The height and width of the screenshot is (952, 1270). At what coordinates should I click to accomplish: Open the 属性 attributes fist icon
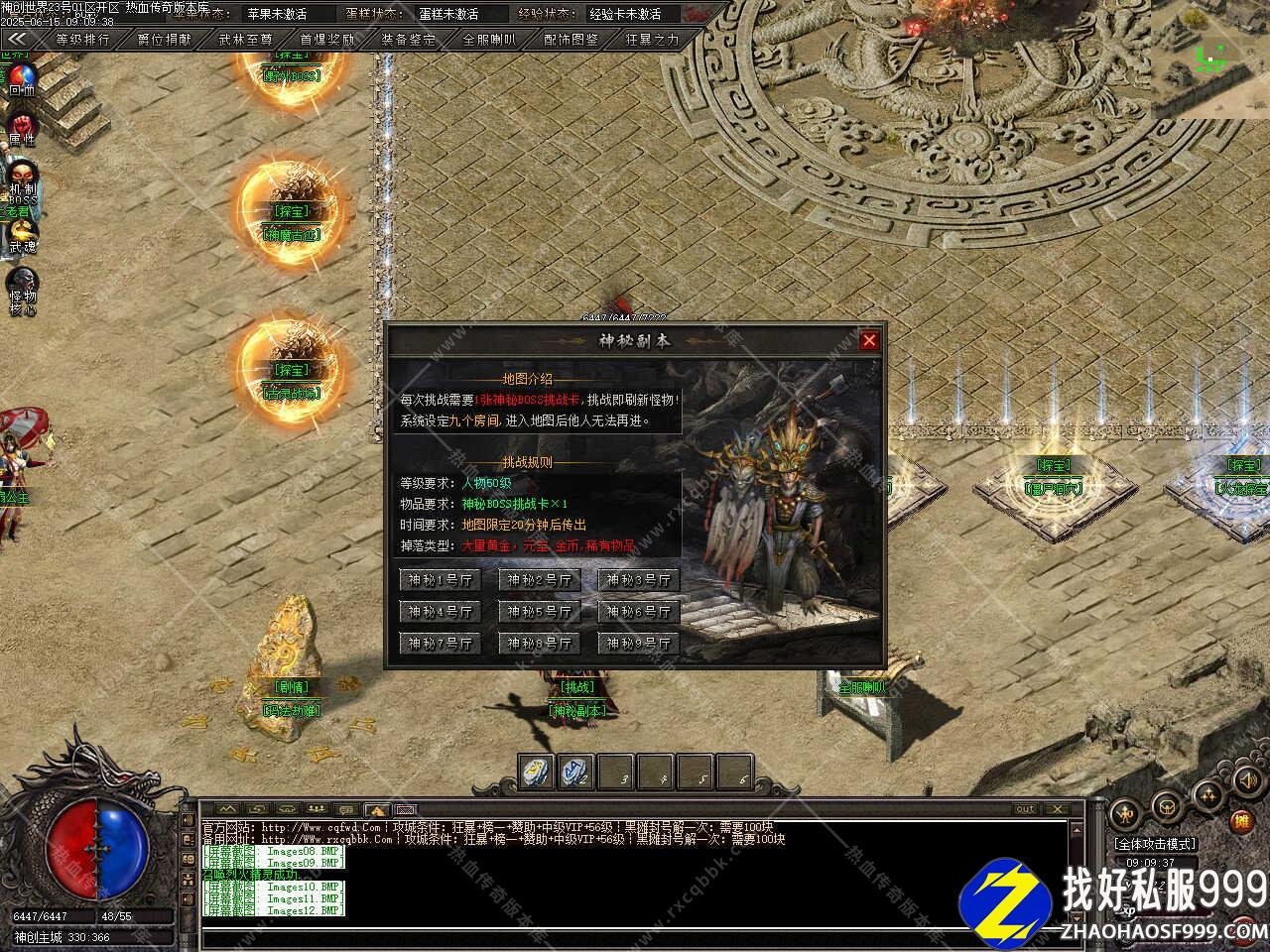click(21, 128)
